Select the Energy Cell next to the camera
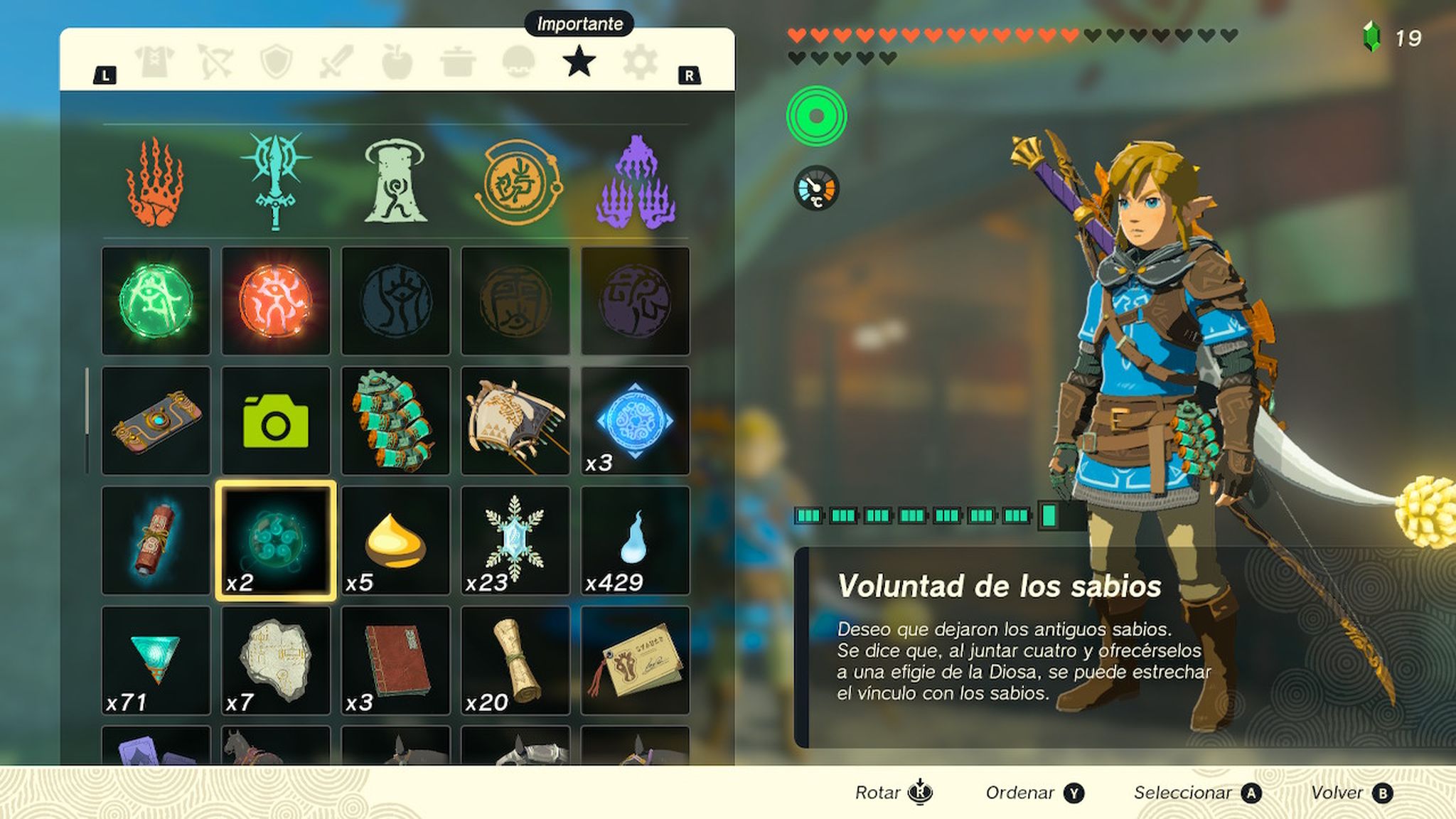 coord(397,419)
